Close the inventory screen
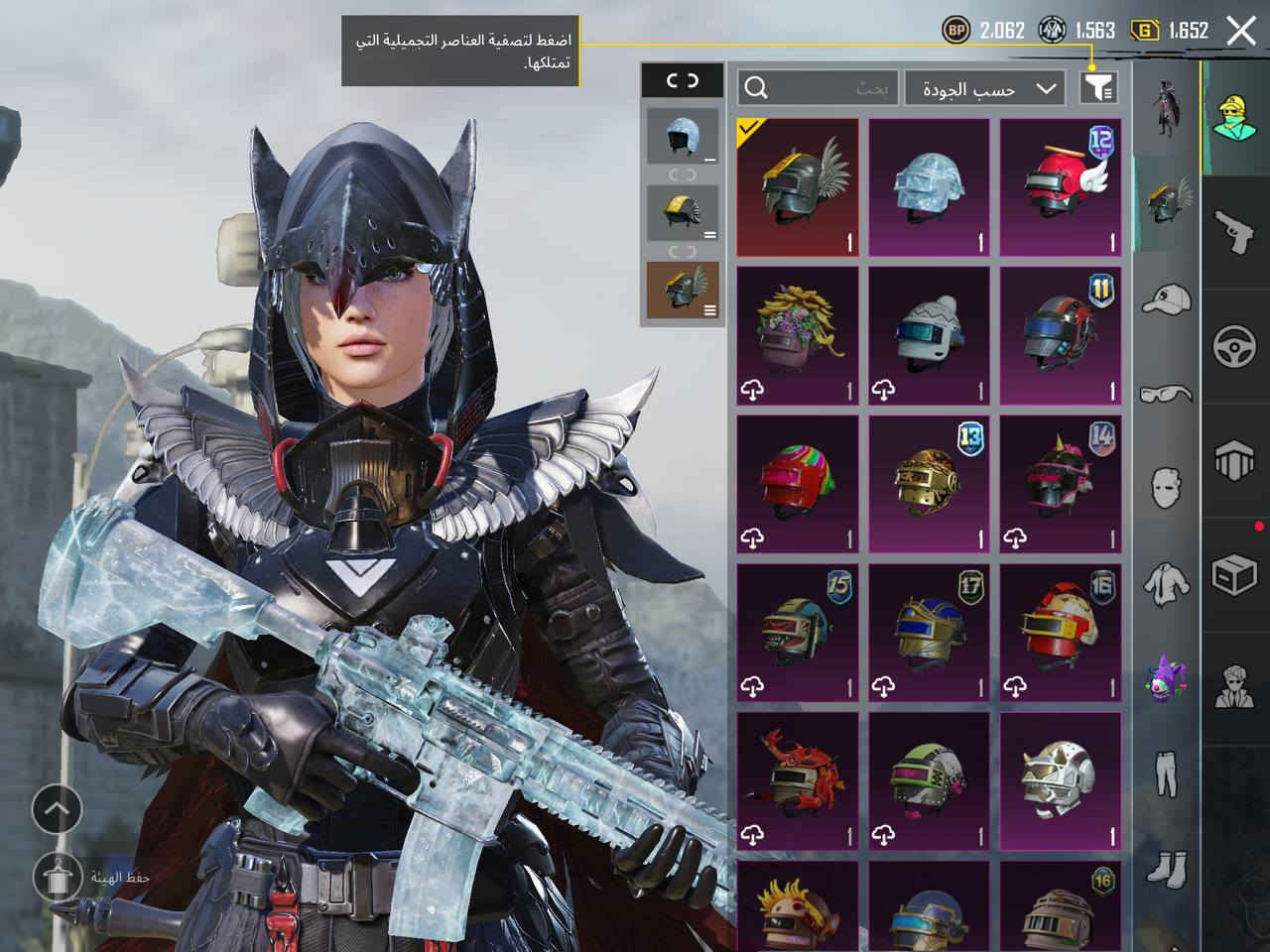The image size is (1270, 952). click(x=1241, y=31)
